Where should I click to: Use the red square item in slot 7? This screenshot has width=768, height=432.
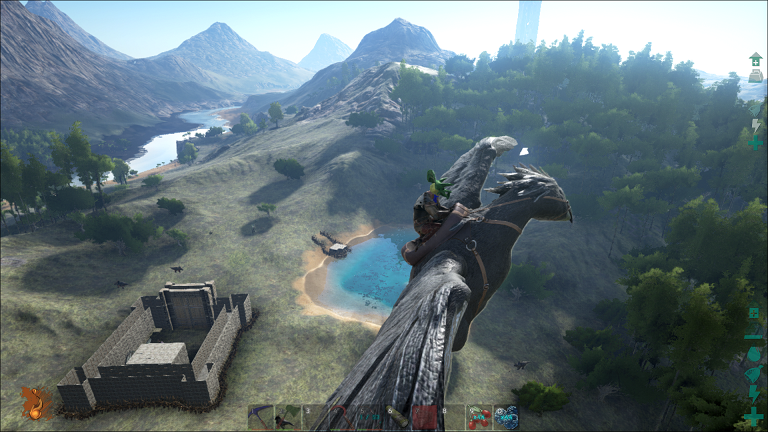click(x=426, y=417)
